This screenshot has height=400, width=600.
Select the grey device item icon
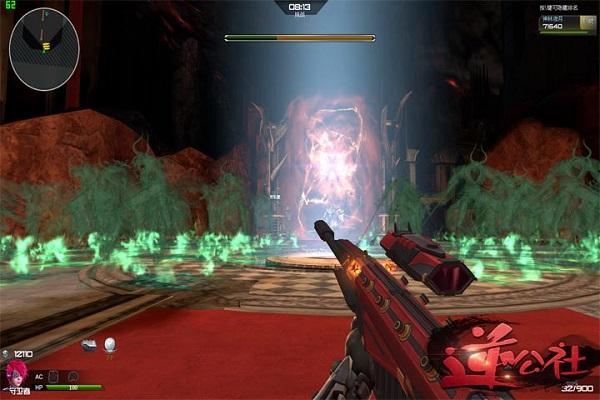click(x=90, y=344)
